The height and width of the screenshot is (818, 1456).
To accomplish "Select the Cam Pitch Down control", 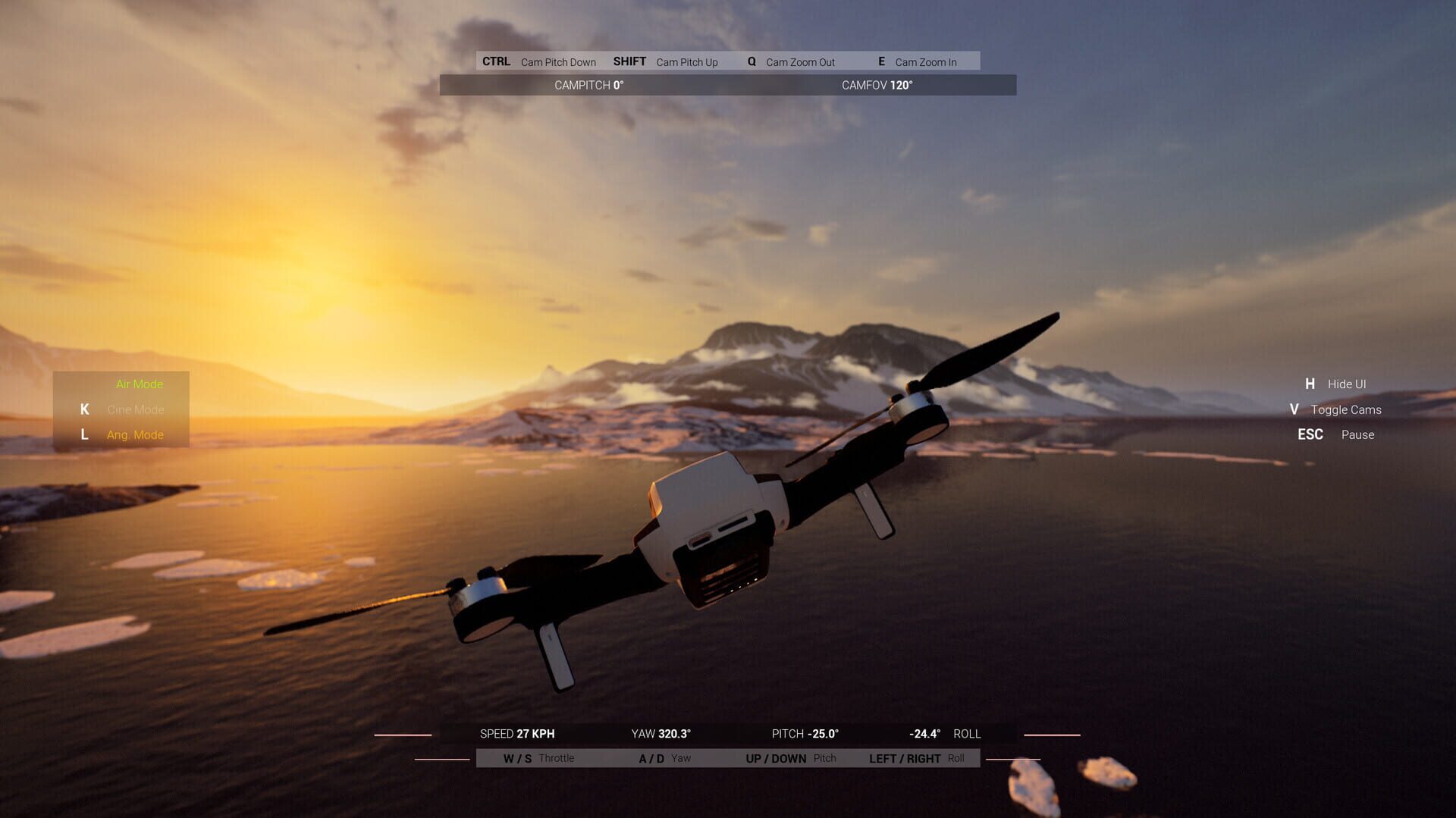I will 541,61.
